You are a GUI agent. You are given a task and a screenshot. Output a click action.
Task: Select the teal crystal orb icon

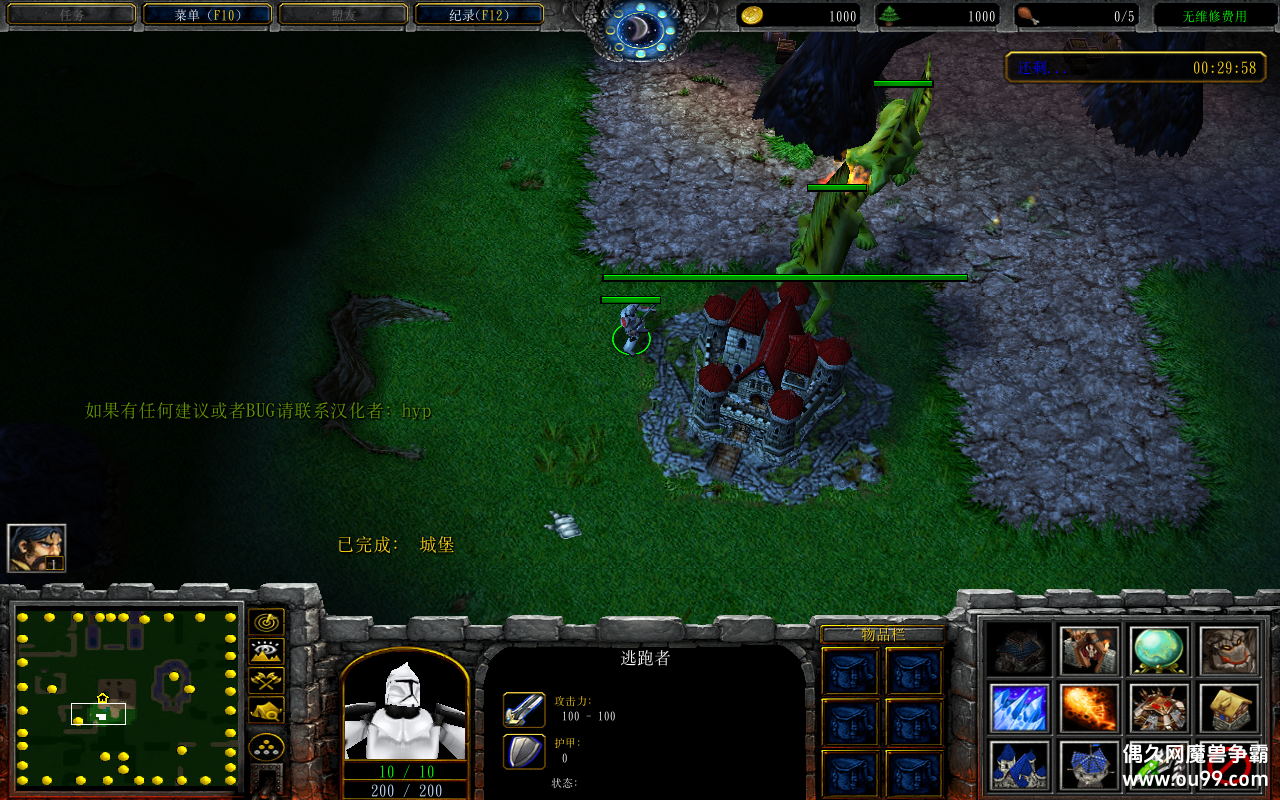pyautogui.click(x=1159, y=651)
